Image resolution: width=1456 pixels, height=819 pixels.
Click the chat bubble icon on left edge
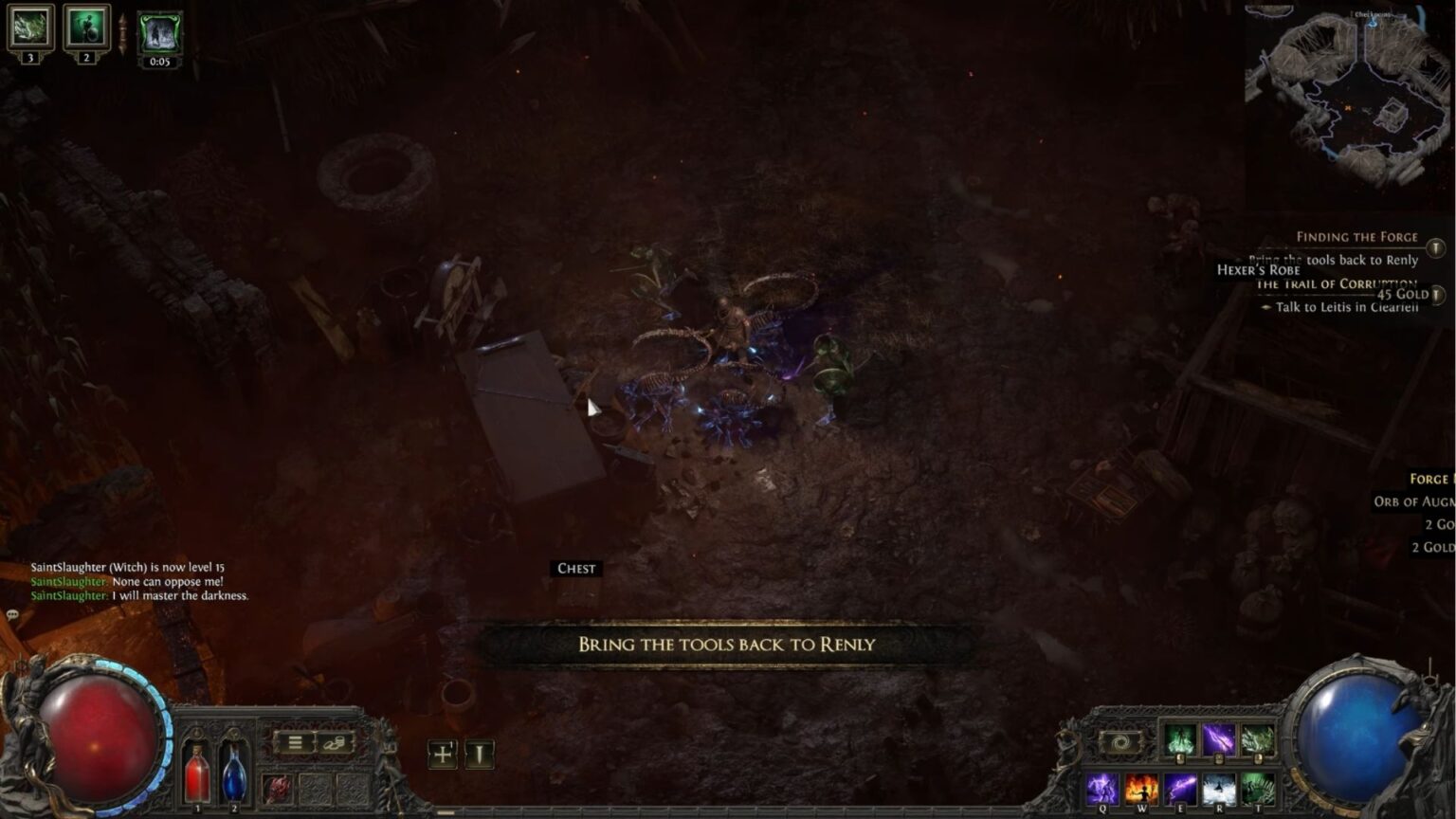[x=11, y=616]
